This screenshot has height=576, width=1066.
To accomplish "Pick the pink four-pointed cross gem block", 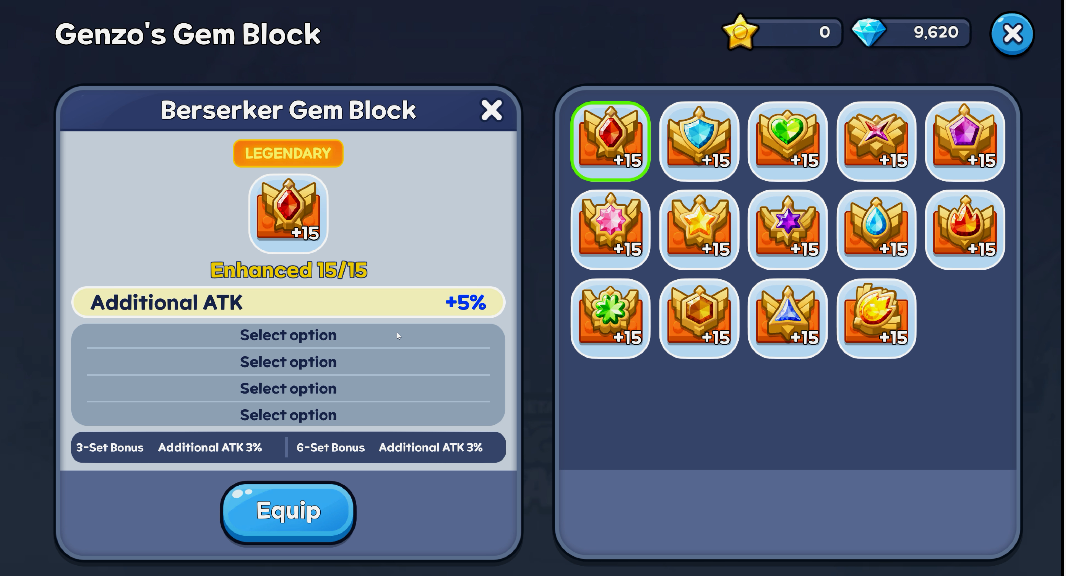I will coord(877,141).
